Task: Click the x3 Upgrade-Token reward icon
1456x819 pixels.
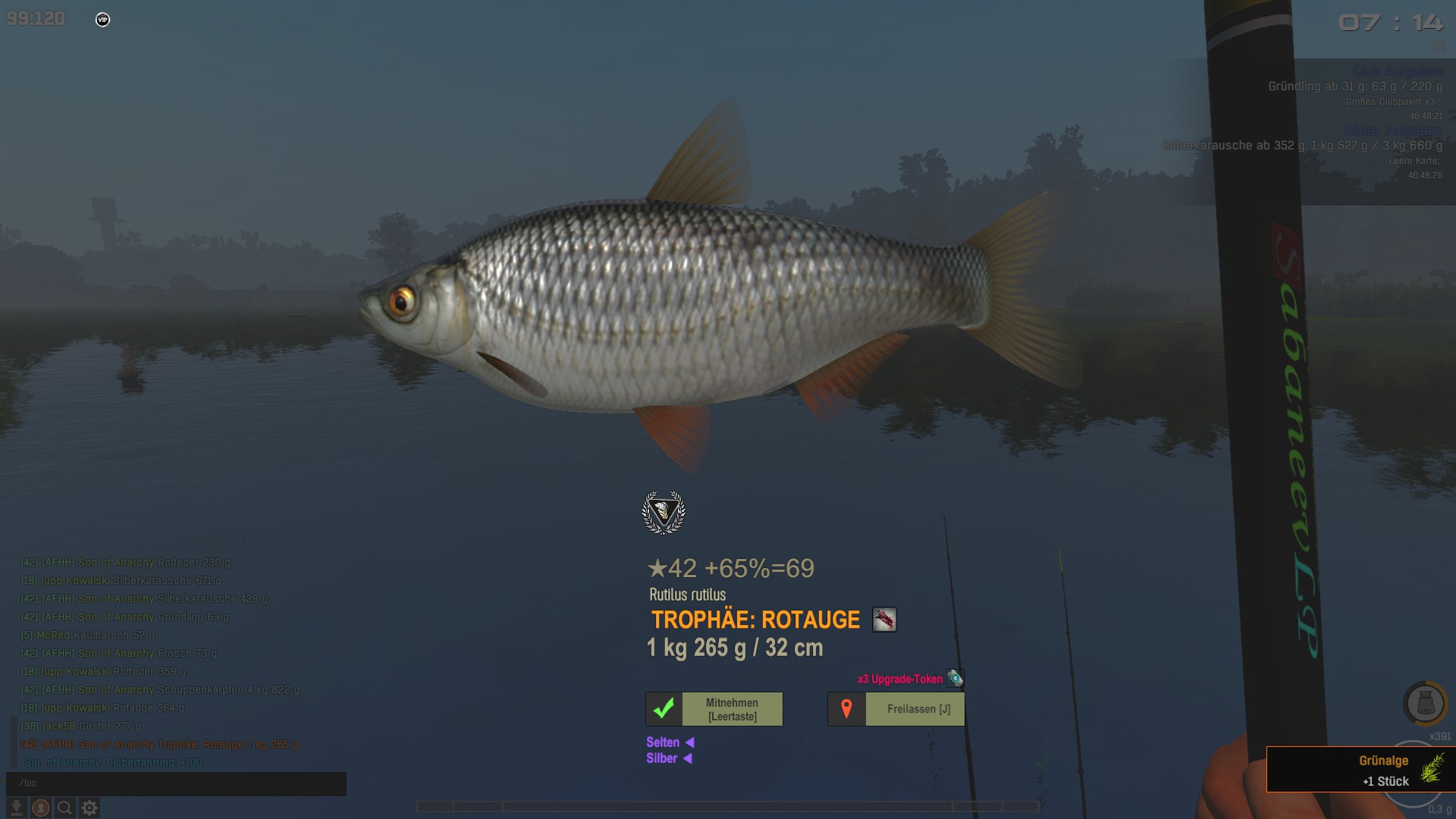Action: (x=955, y=679)
